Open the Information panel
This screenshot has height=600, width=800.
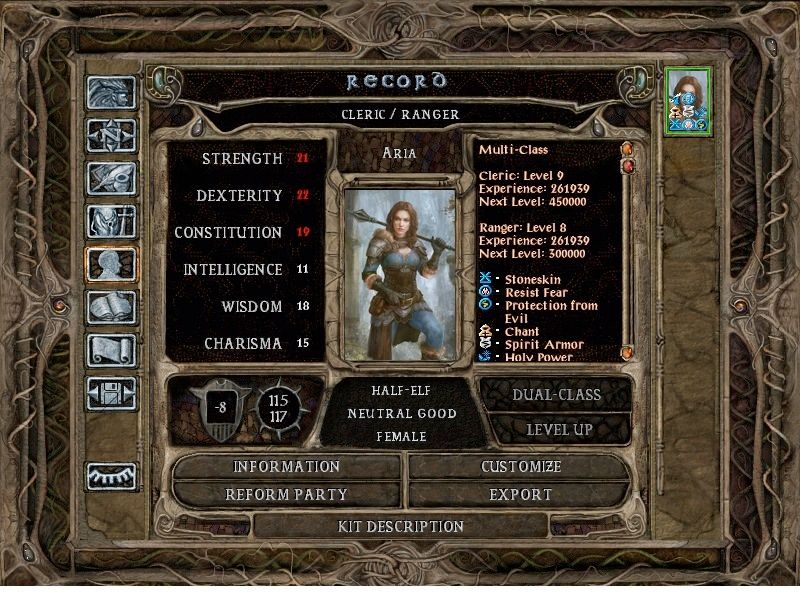tap(287, 467)
